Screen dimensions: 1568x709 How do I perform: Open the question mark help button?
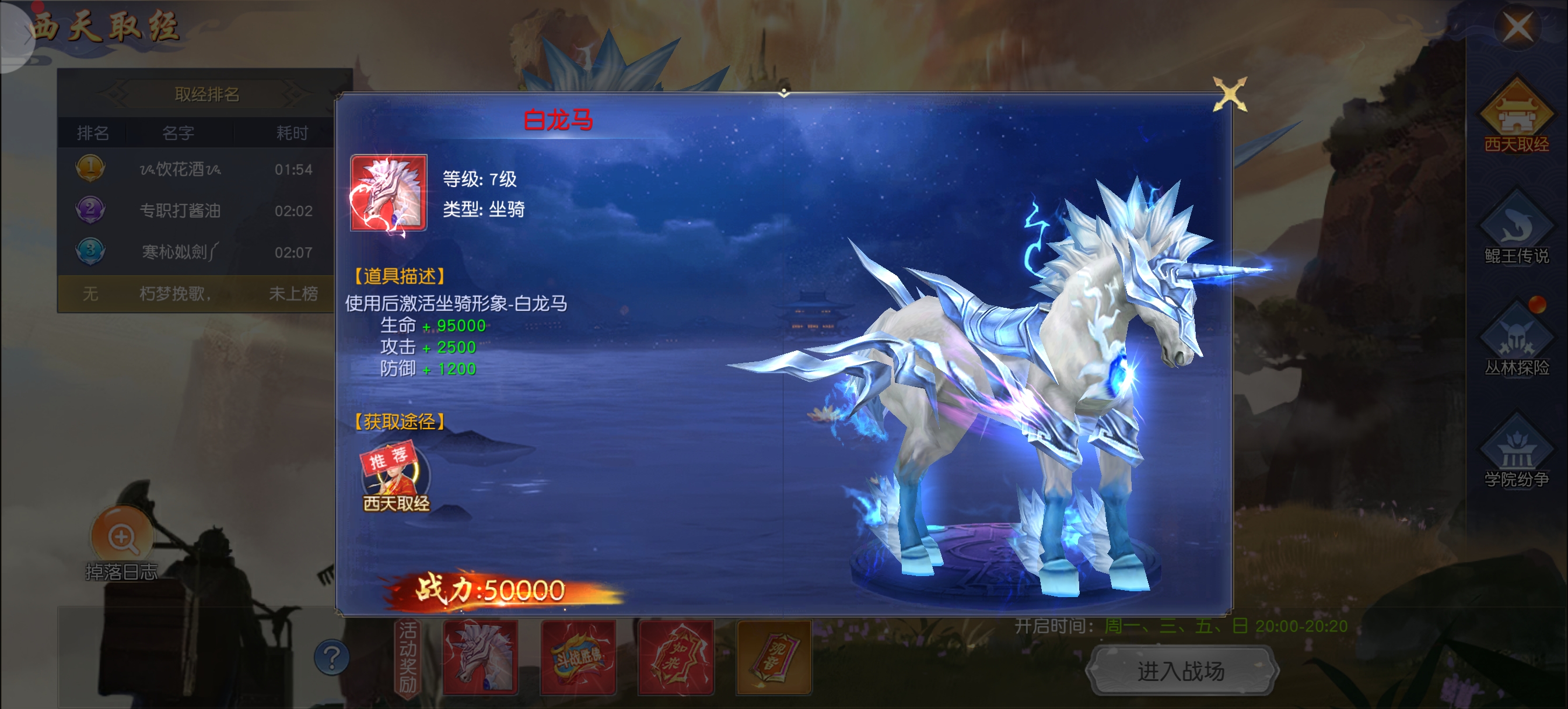click(332, 657)
